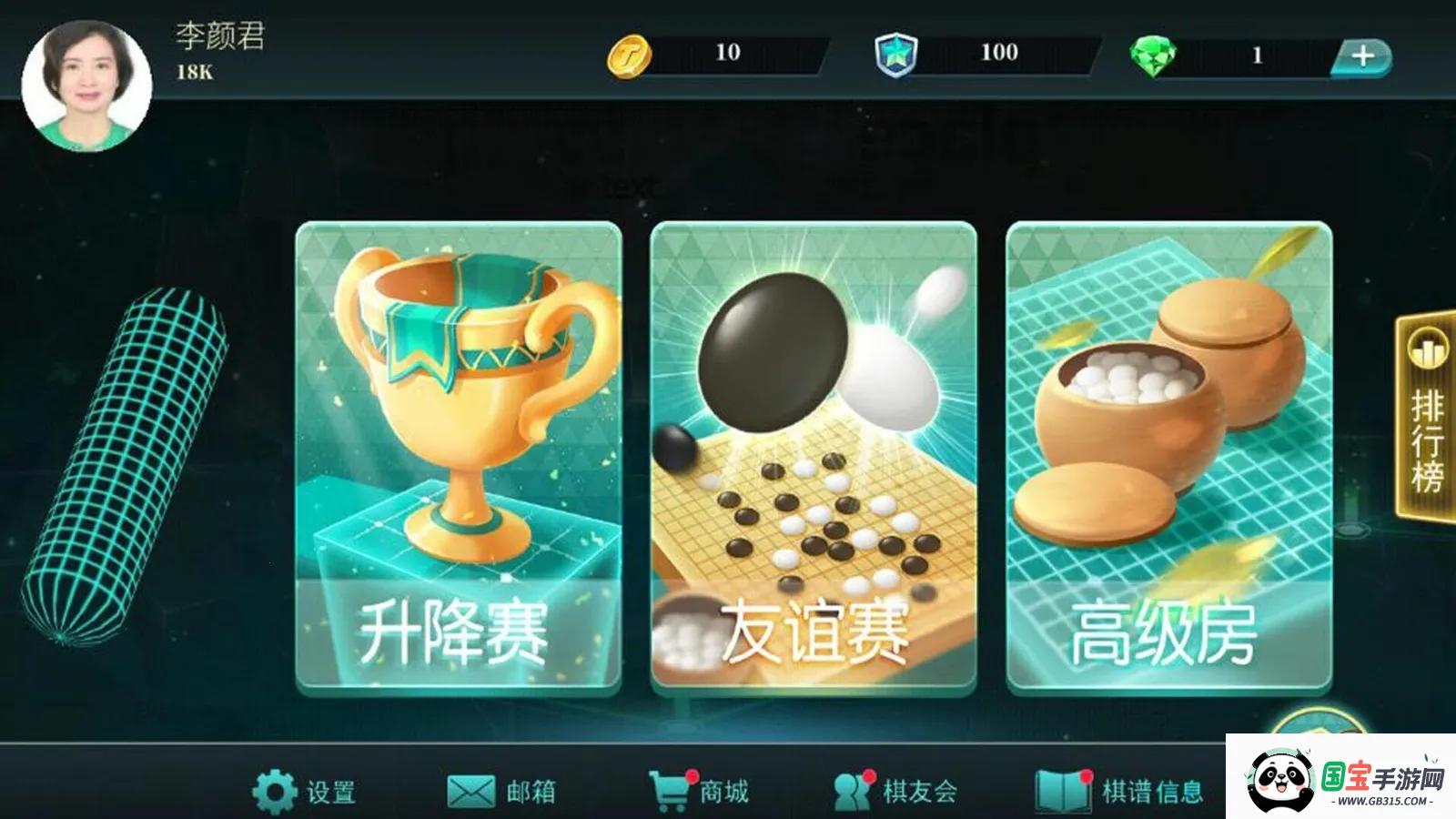The height and width of the screenshot is (819, 1456).
Task: Enter the 高级房 advanced room
Action: [x=1174, y=455]
